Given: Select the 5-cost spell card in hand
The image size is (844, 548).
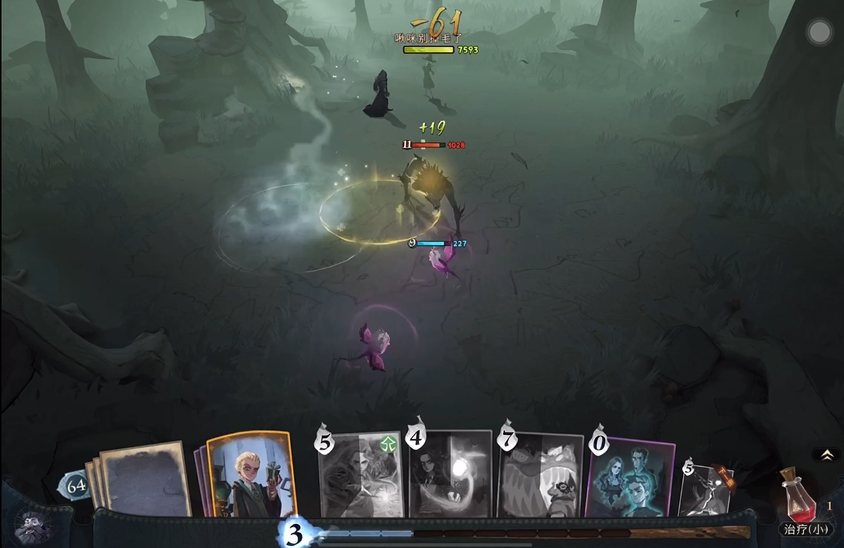Looking at the screenshot, I should pyautogui.click(x=360, y=475).
